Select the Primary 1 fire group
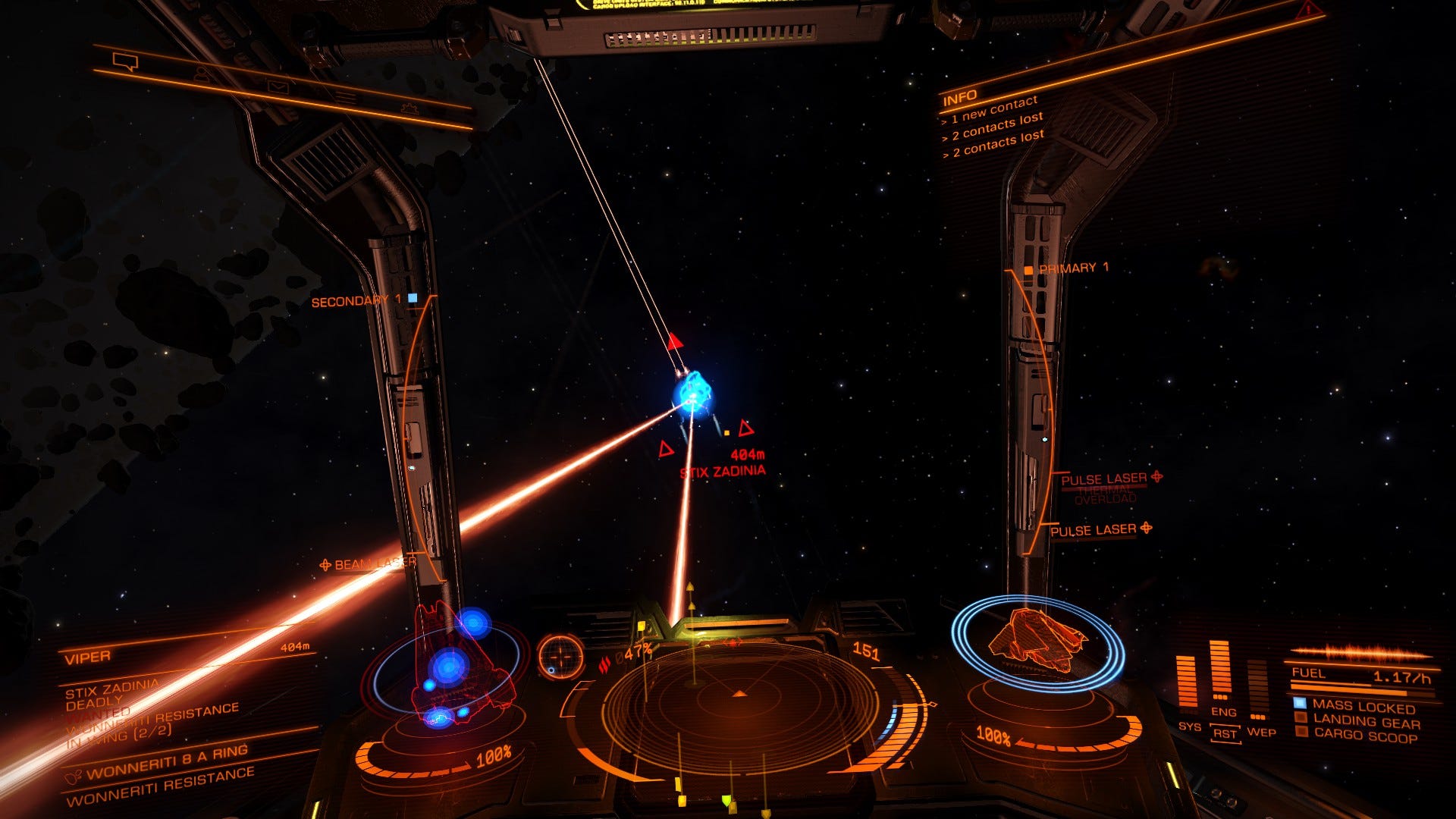 click(1072, 268)
